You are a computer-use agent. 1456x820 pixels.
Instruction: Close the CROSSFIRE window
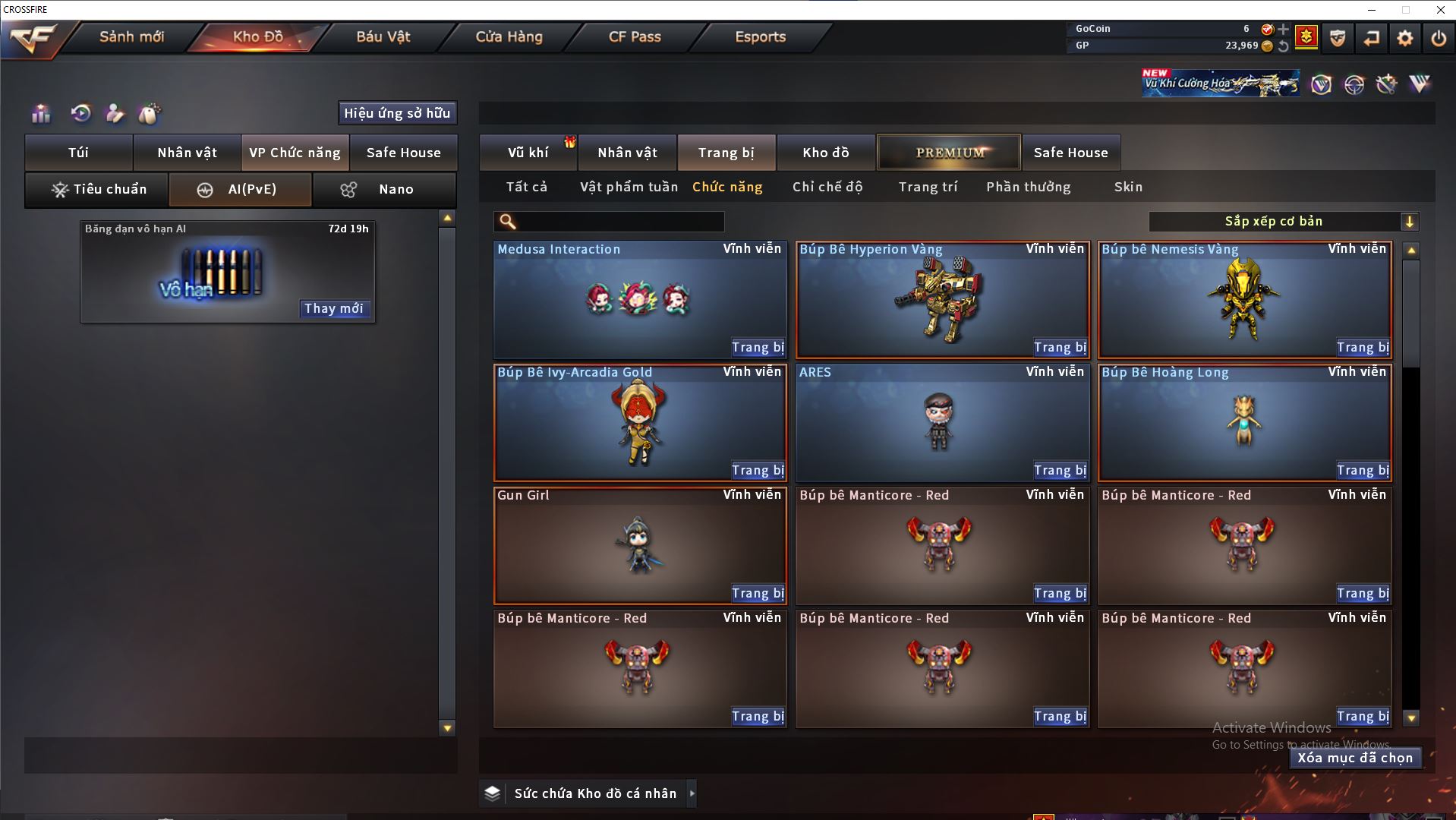pos(1440,10)
